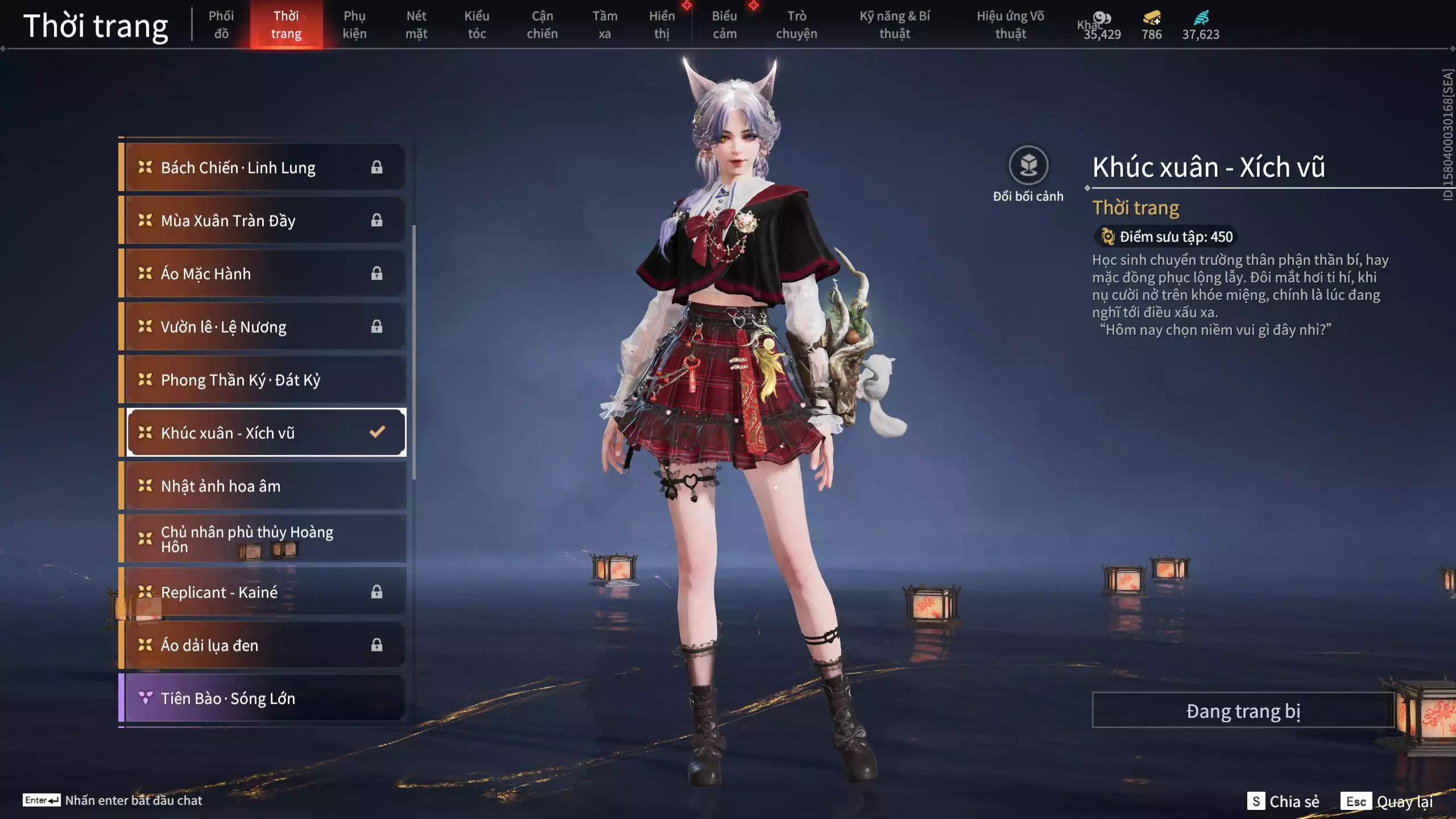Switch to the Phối đồ tab
This screenshot has width=1456, height=819.
point(221,24)
